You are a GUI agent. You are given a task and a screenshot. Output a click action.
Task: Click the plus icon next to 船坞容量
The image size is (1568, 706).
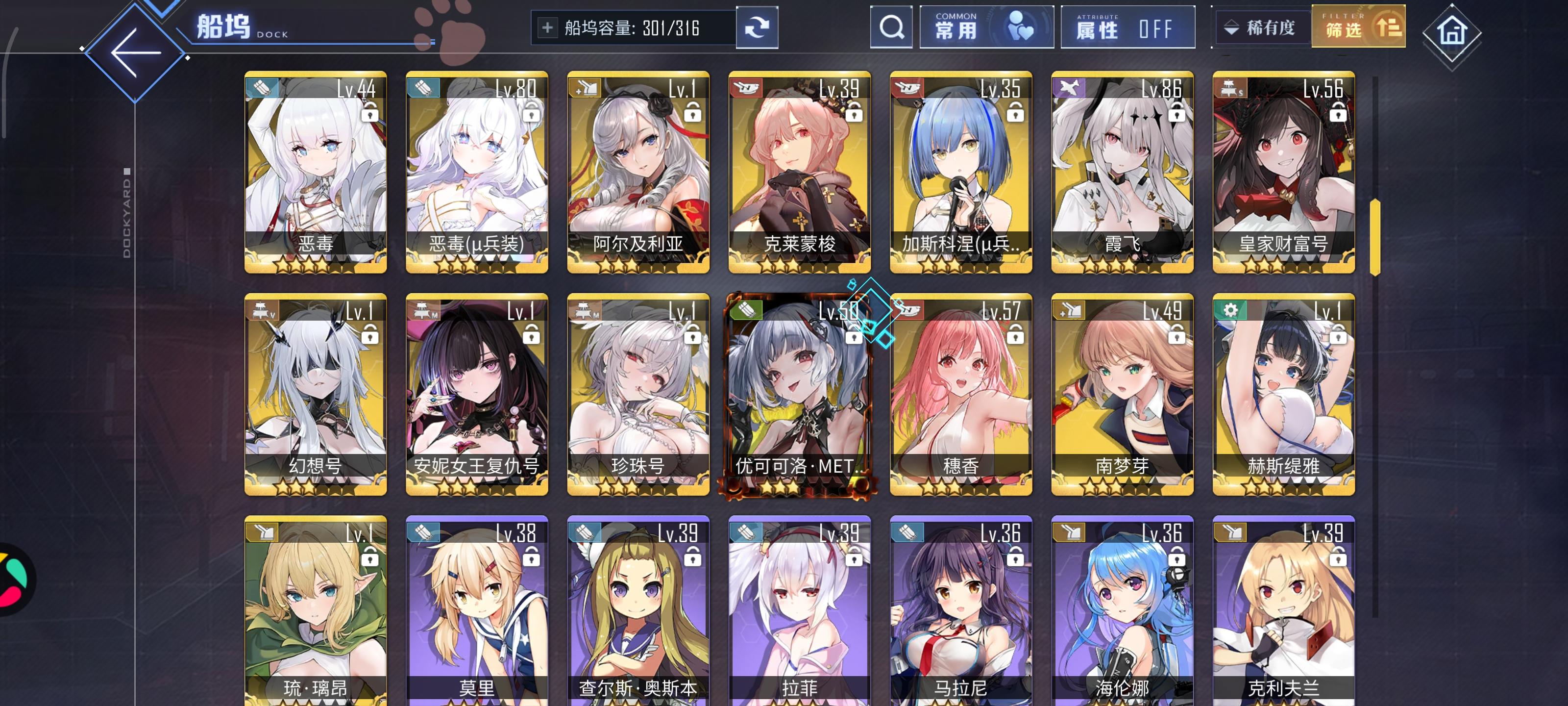548,27
